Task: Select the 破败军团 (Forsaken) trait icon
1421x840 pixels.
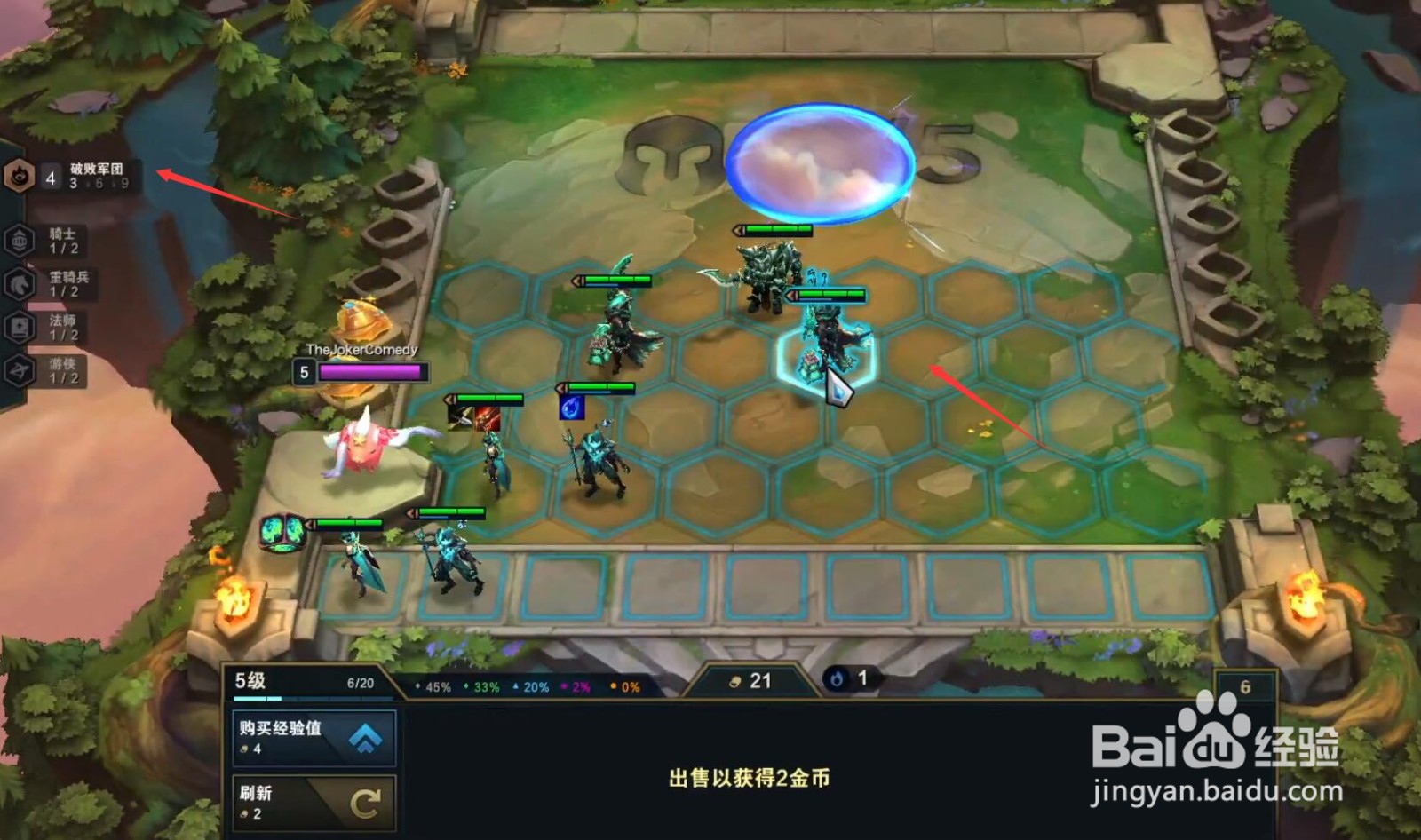Action: [20, 176]
